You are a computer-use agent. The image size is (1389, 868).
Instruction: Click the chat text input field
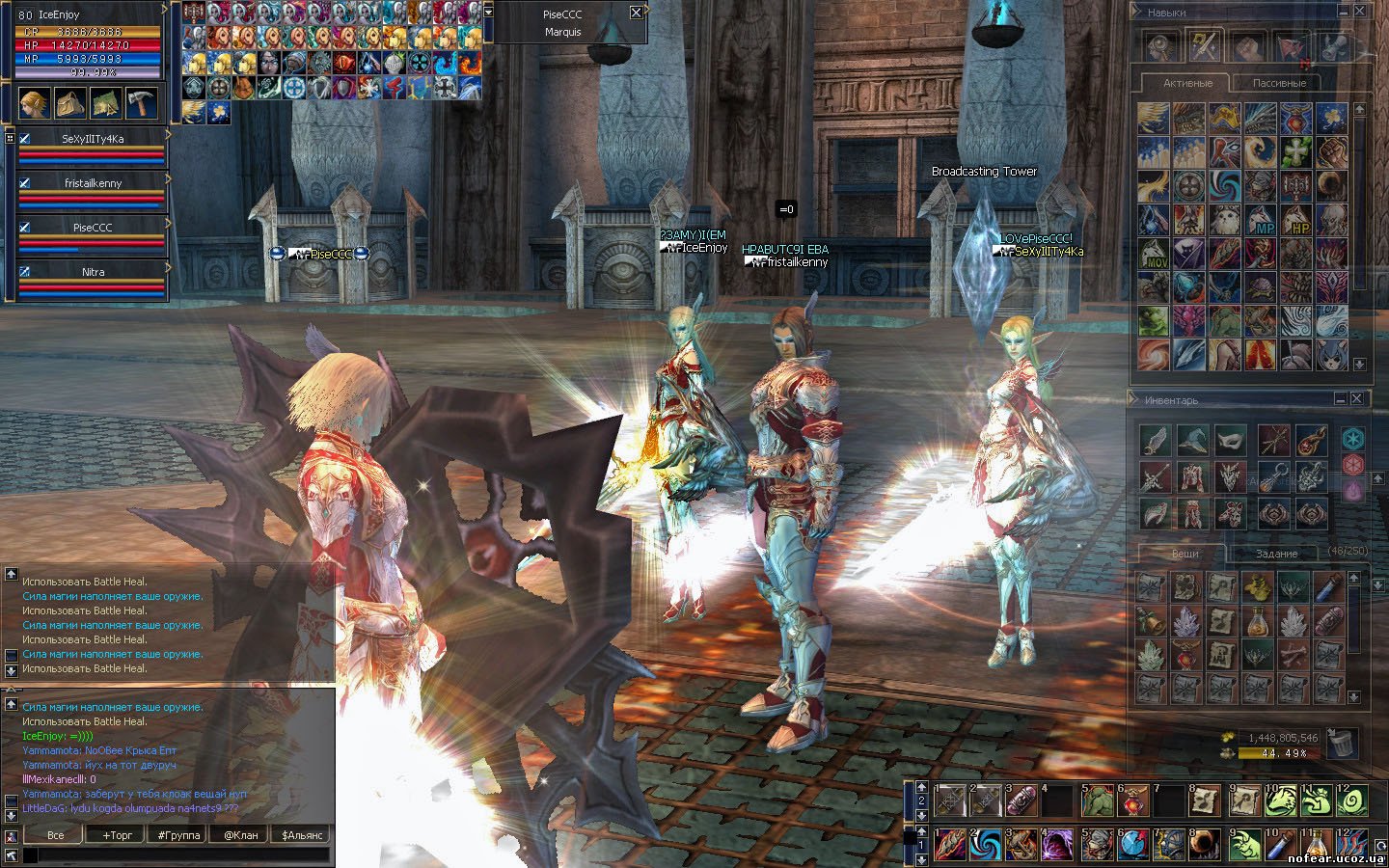(174, 854)
